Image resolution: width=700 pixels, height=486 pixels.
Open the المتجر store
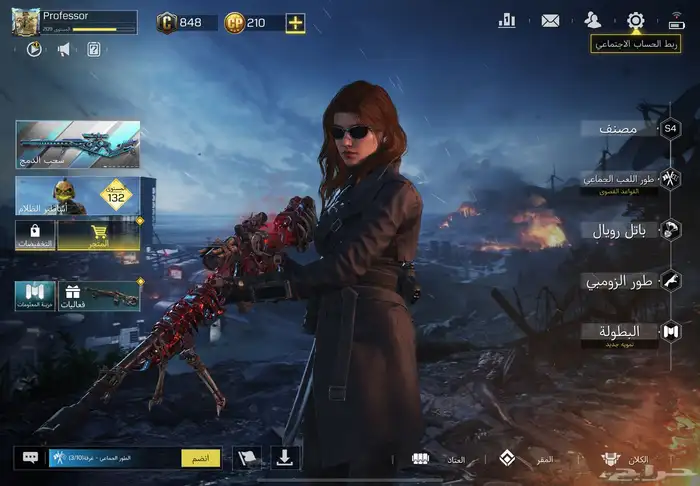[x=98, y=235]
